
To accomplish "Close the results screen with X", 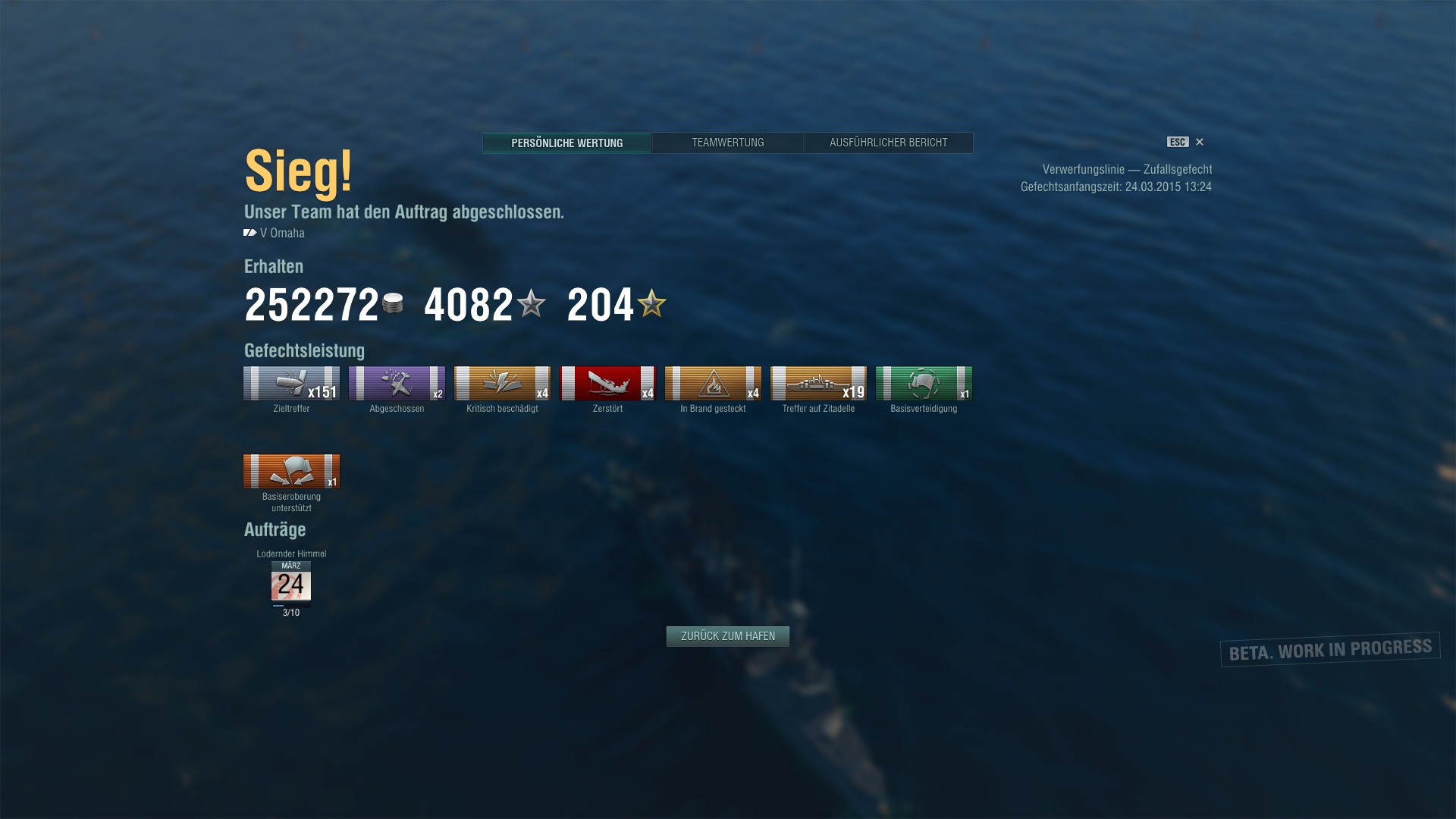I will pyautogui.click(x=1199, y=142).
